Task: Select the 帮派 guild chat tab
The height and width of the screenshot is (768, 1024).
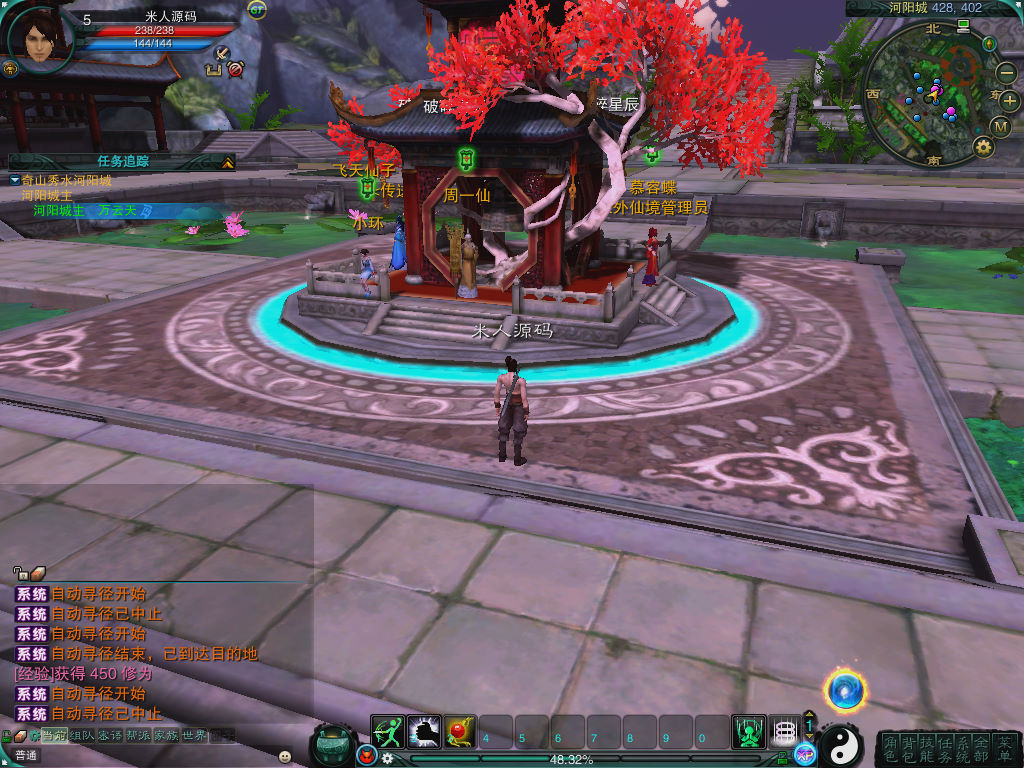Action: coord(138,736)
